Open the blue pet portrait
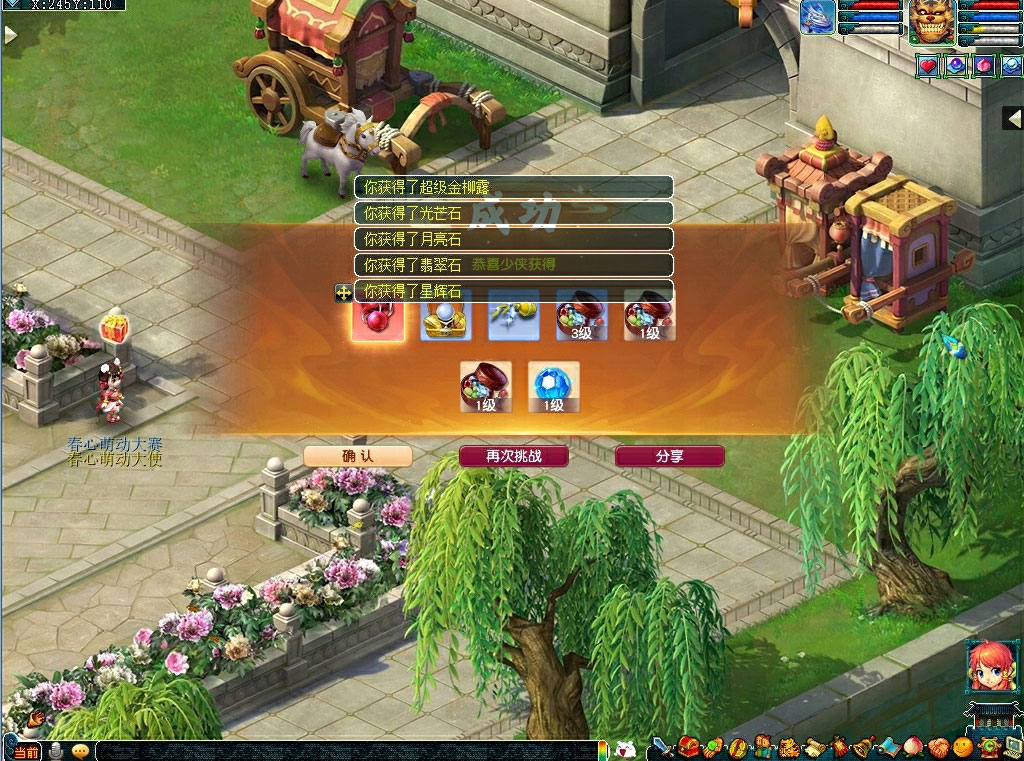Screen dimensions: 1024x761 [x=817, y=19]
